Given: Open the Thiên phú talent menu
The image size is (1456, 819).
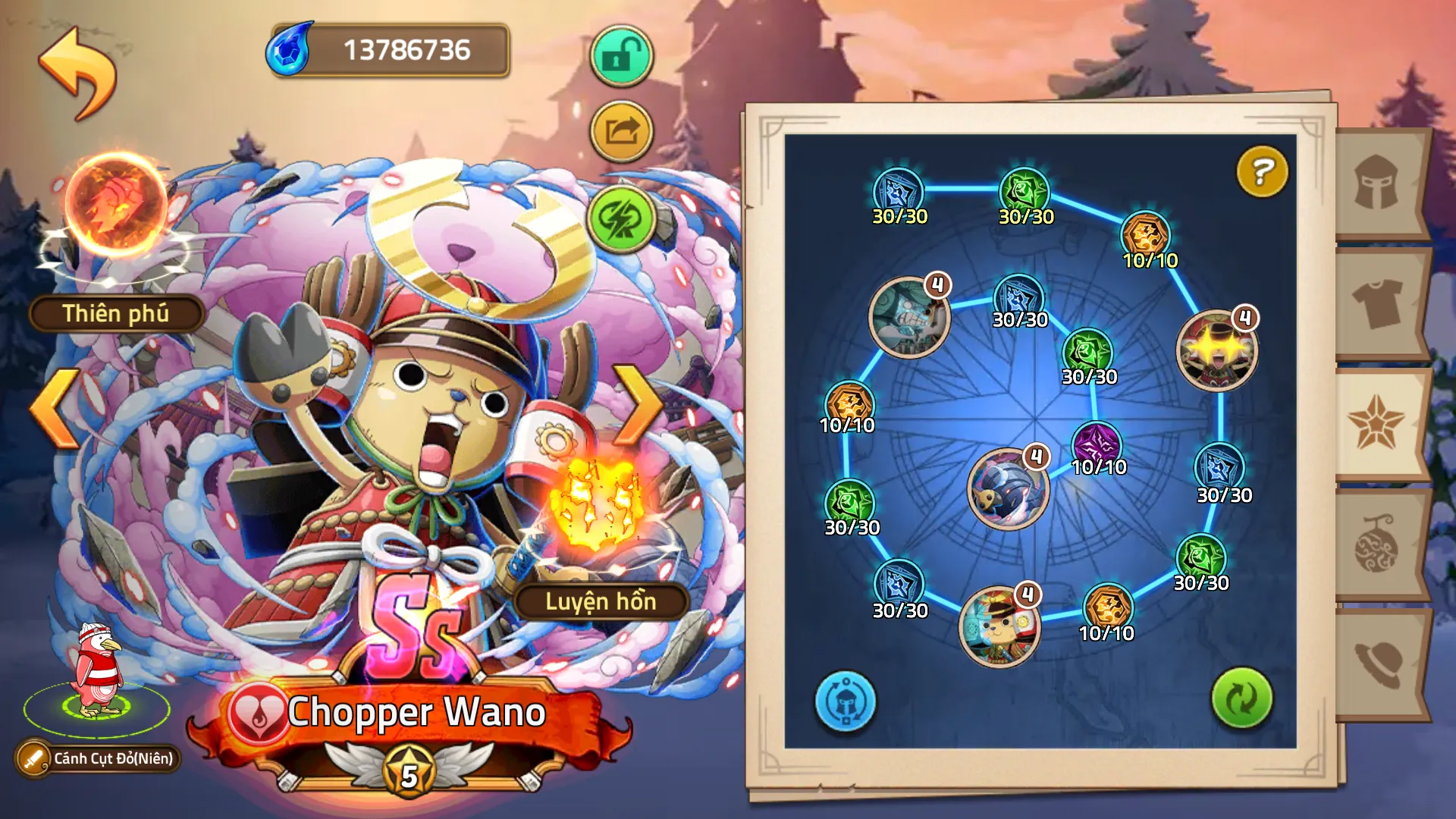Looking at the screenshot, I should 116,313.
